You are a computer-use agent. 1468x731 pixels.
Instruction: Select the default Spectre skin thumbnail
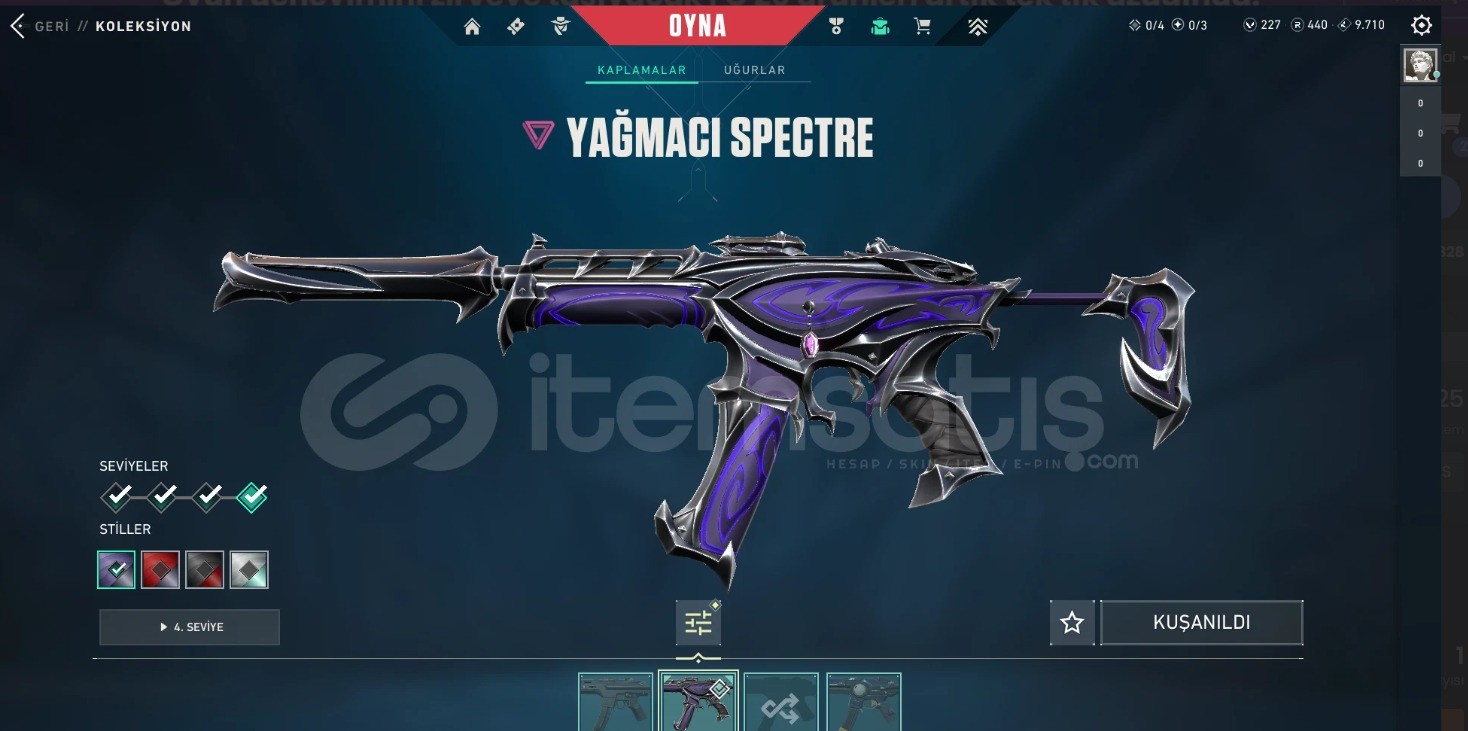pos(615,702)
